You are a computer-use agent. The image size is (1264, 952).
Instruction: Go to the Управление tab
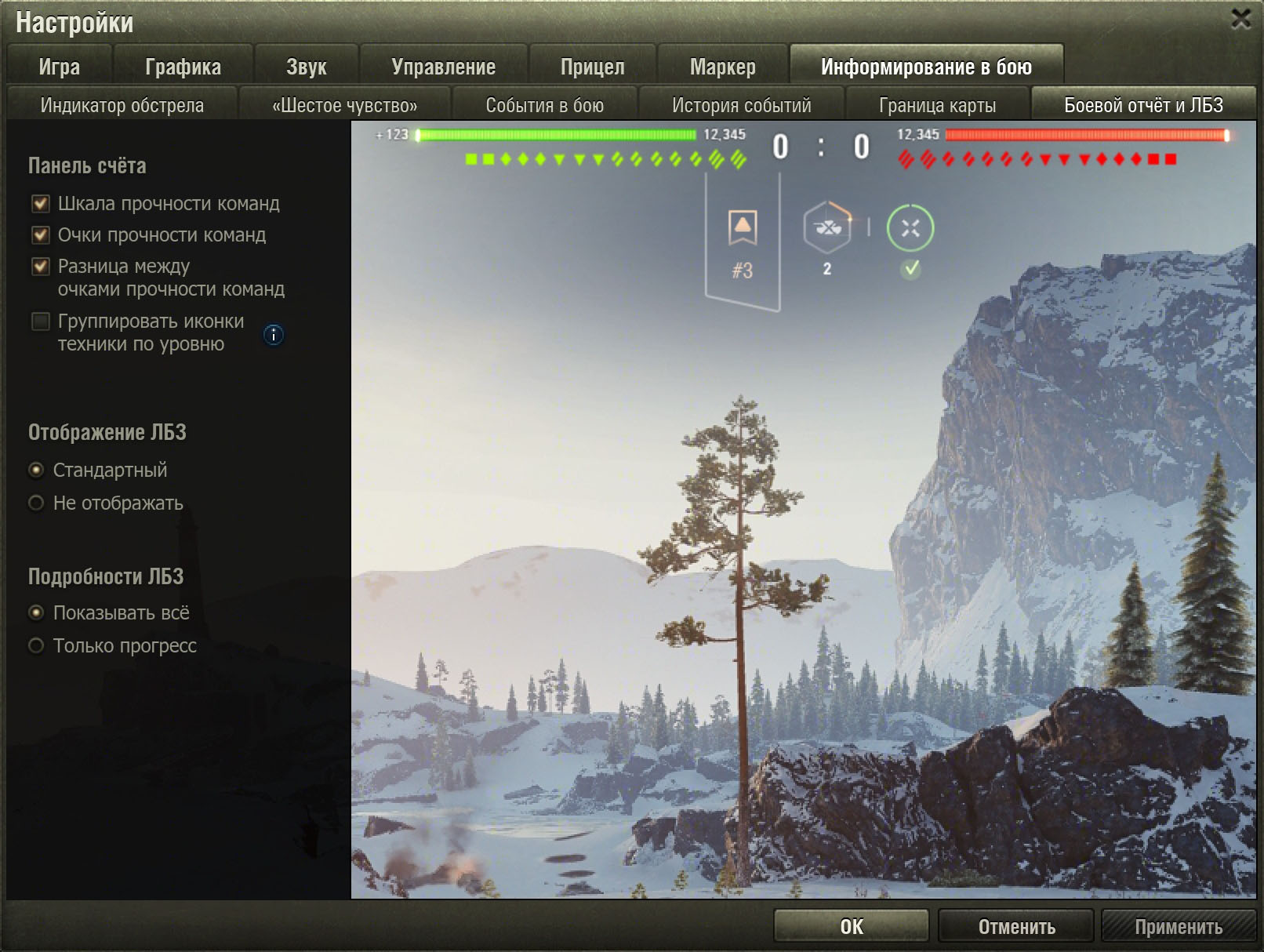pos(443,67)
